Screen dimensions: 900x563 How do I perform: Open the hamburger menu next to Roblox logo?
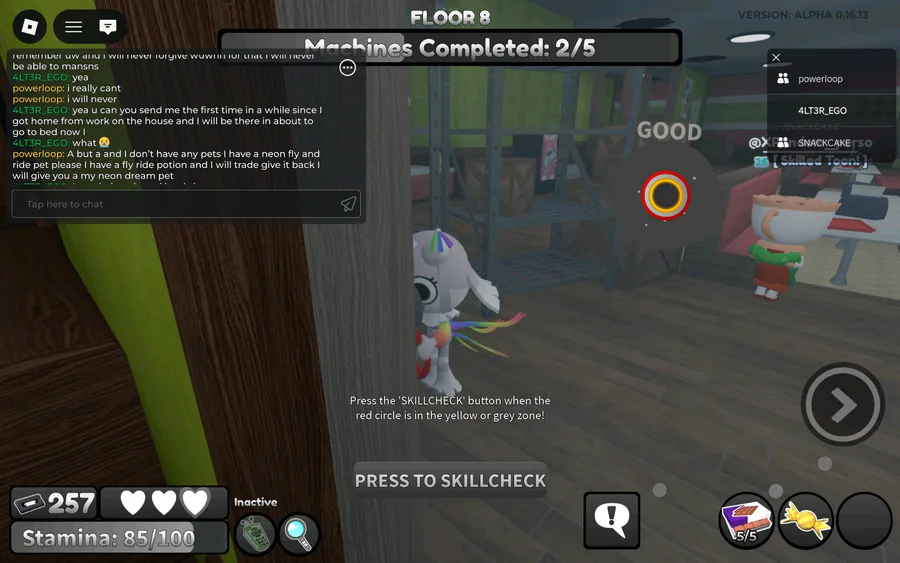(x=74, y=27)
